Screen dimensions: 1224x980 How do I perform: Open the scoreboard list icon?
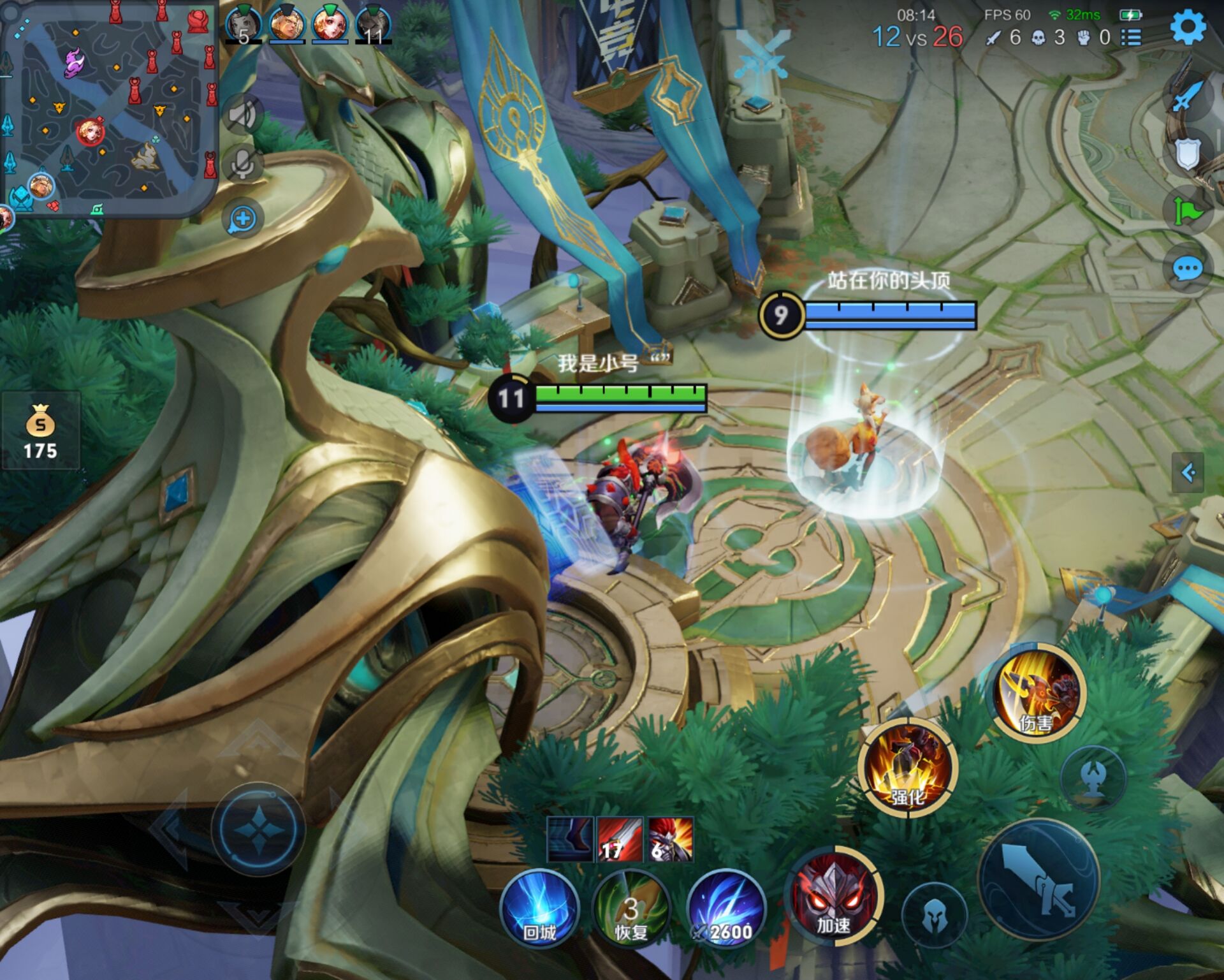point(1132,38)
